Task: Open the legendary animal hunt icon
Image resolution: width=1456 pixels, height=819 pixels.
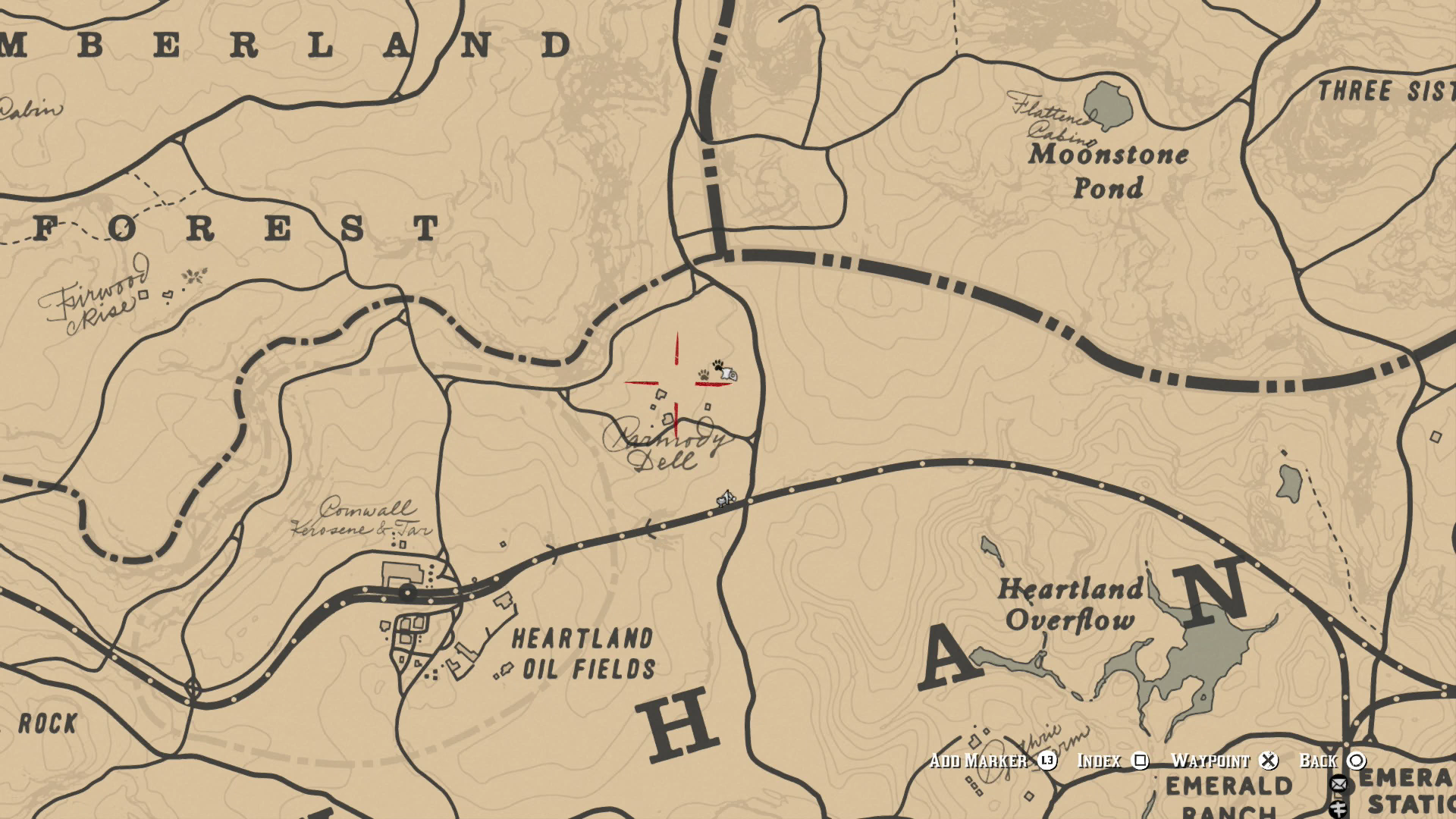Action: pos(729,374)
